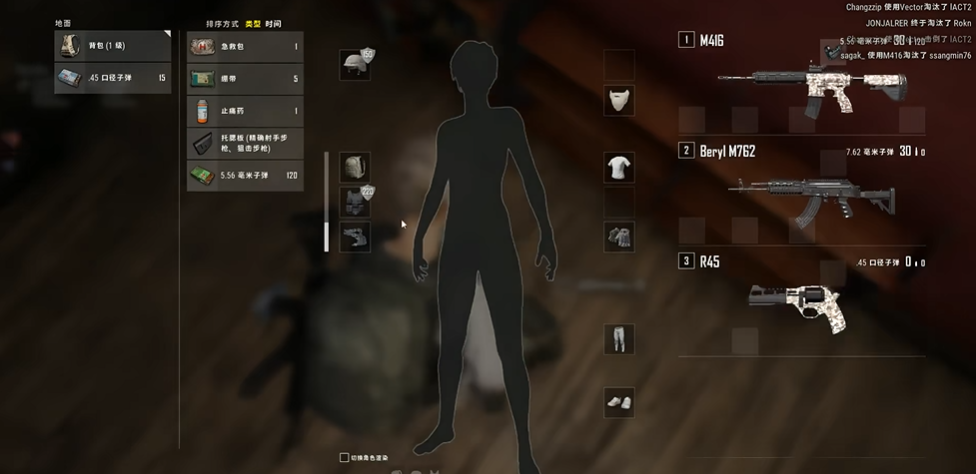Select the first aid kit (急救包) item
This screenshot has height=474, width=976.
[245, 46]
